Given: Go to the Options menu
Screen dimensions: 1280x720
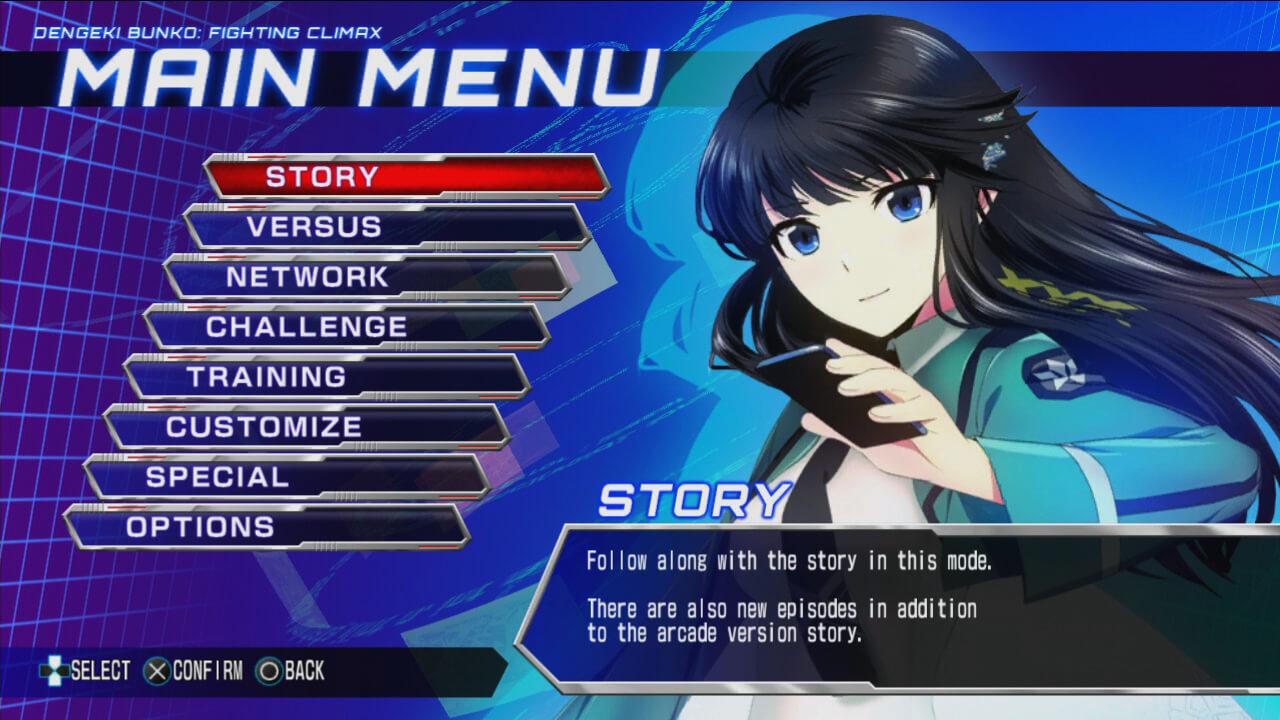Looking at the screenshot, I should click(x=266, y=527).
